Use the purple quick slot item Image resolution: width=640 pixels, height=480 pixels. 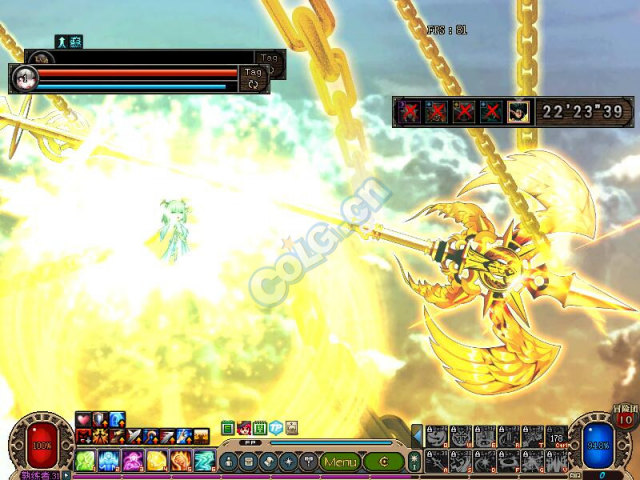(x=133, y=461)
